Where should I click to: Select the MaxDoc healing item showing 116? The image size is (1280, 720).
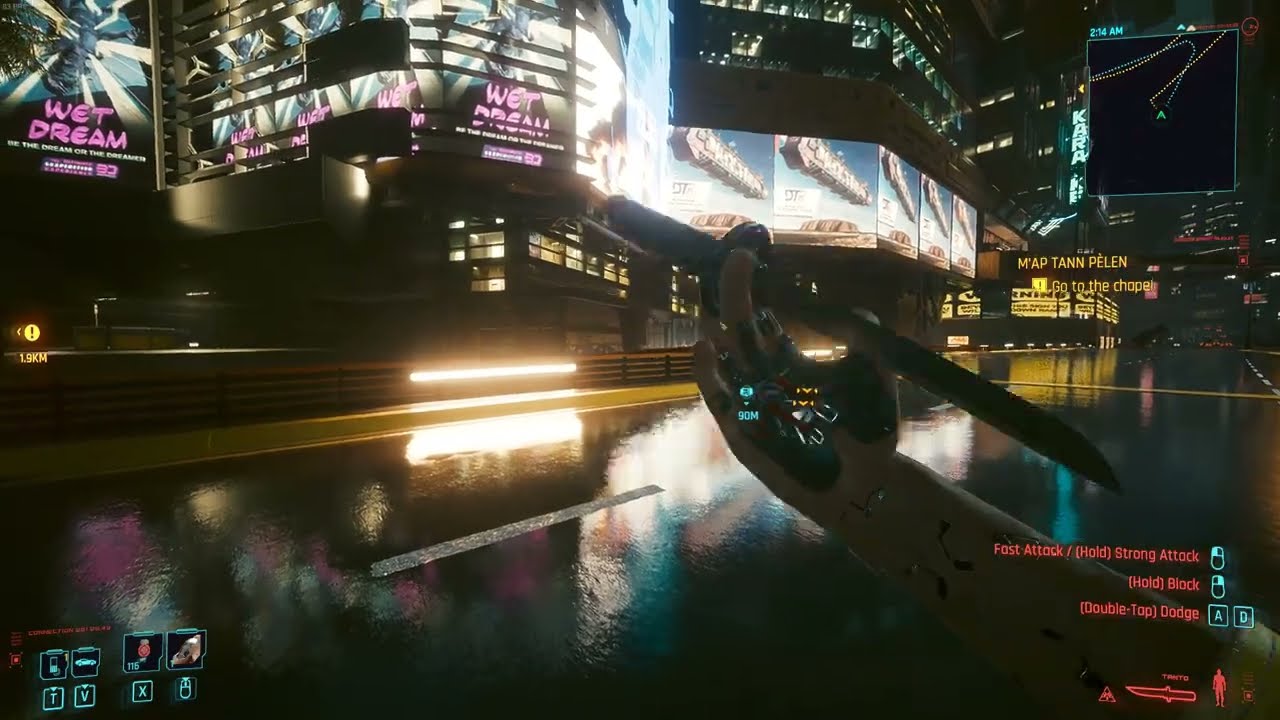click(140, 653)
